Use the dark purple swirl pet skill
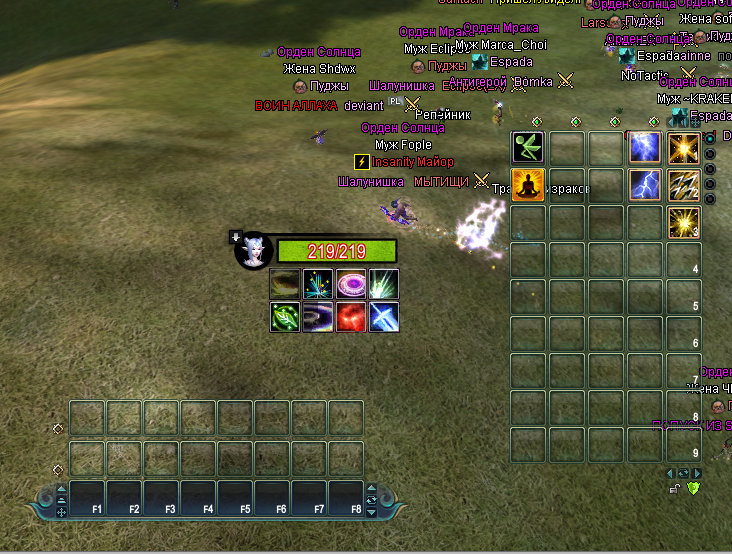732x554 pixels. 318,317
